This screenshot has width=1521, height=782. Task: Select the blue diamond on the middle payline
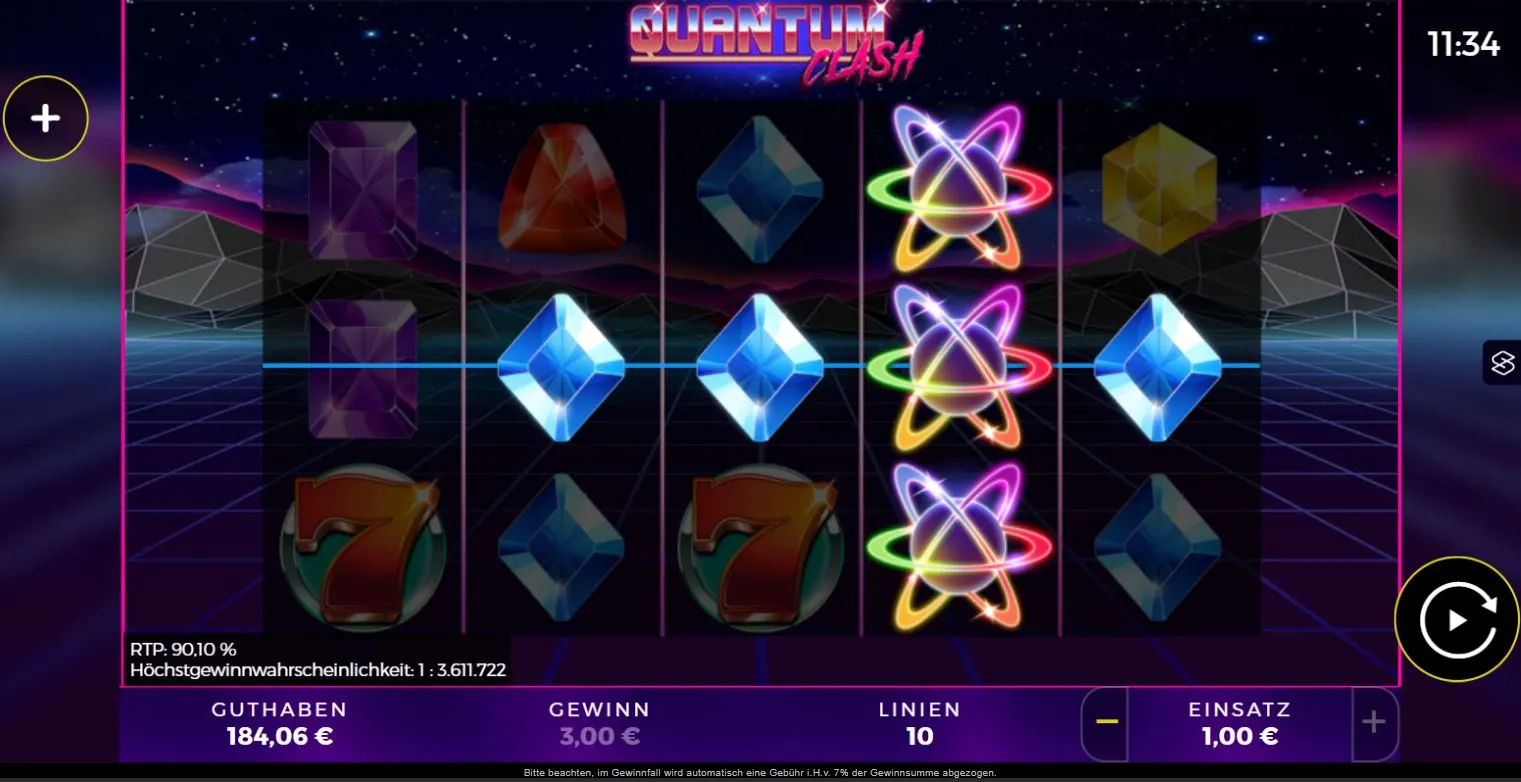click(560, 368)
